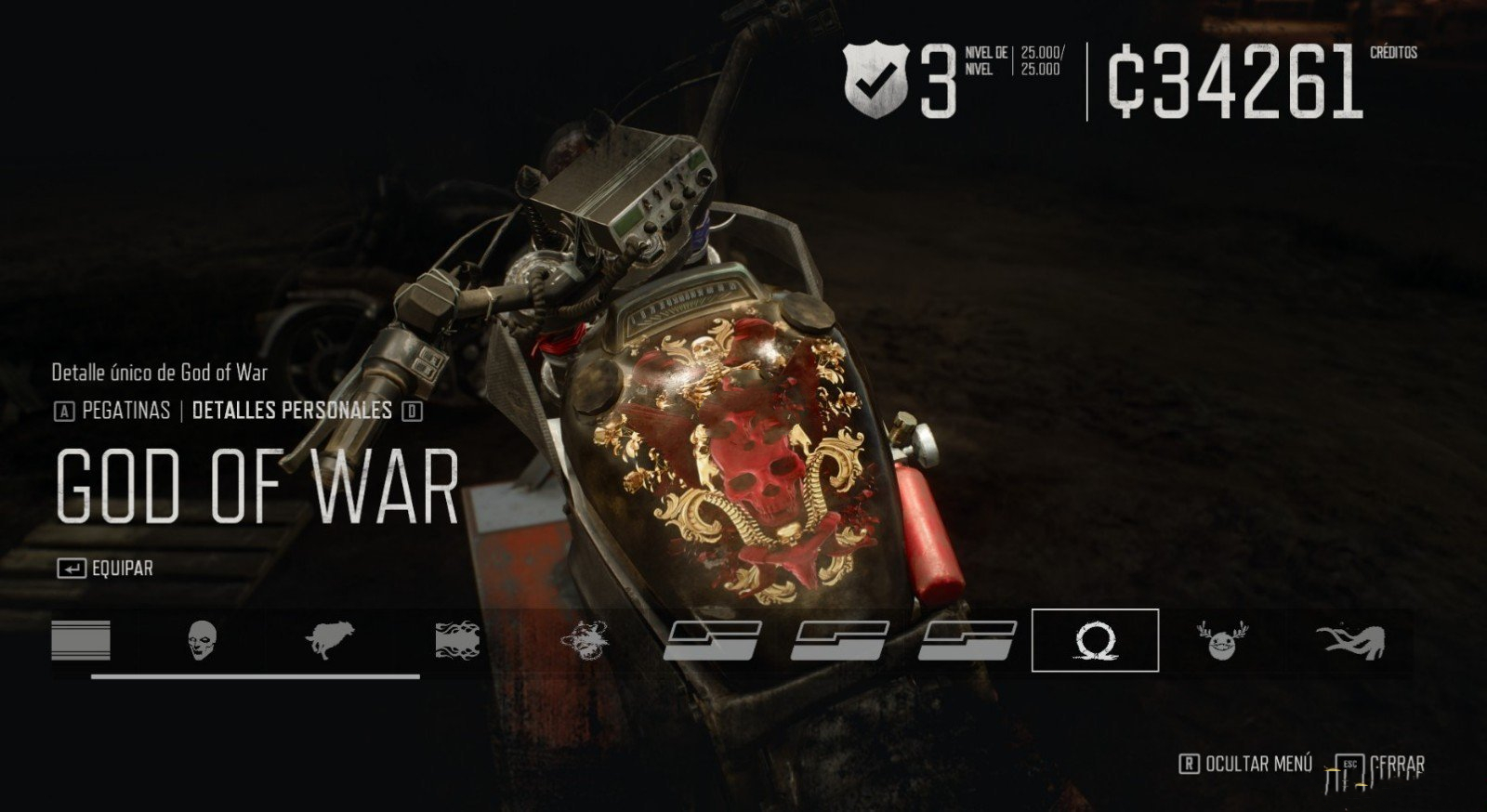Choose the tentacled creature decal
Image resolution: width=1487 pixels, height=812 pixels.
click(1349, 640)
